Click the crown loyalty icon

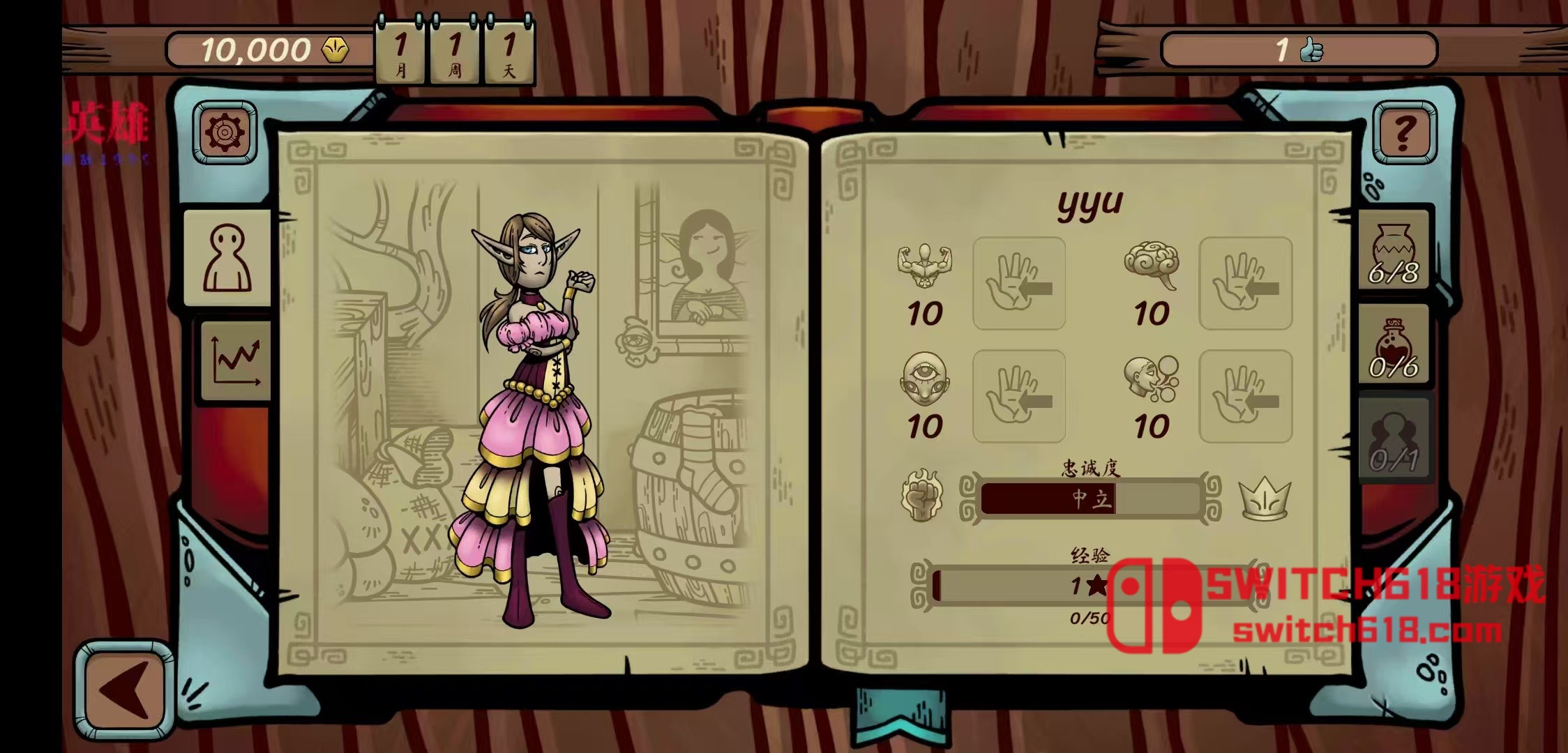(x=1264, y=498)
